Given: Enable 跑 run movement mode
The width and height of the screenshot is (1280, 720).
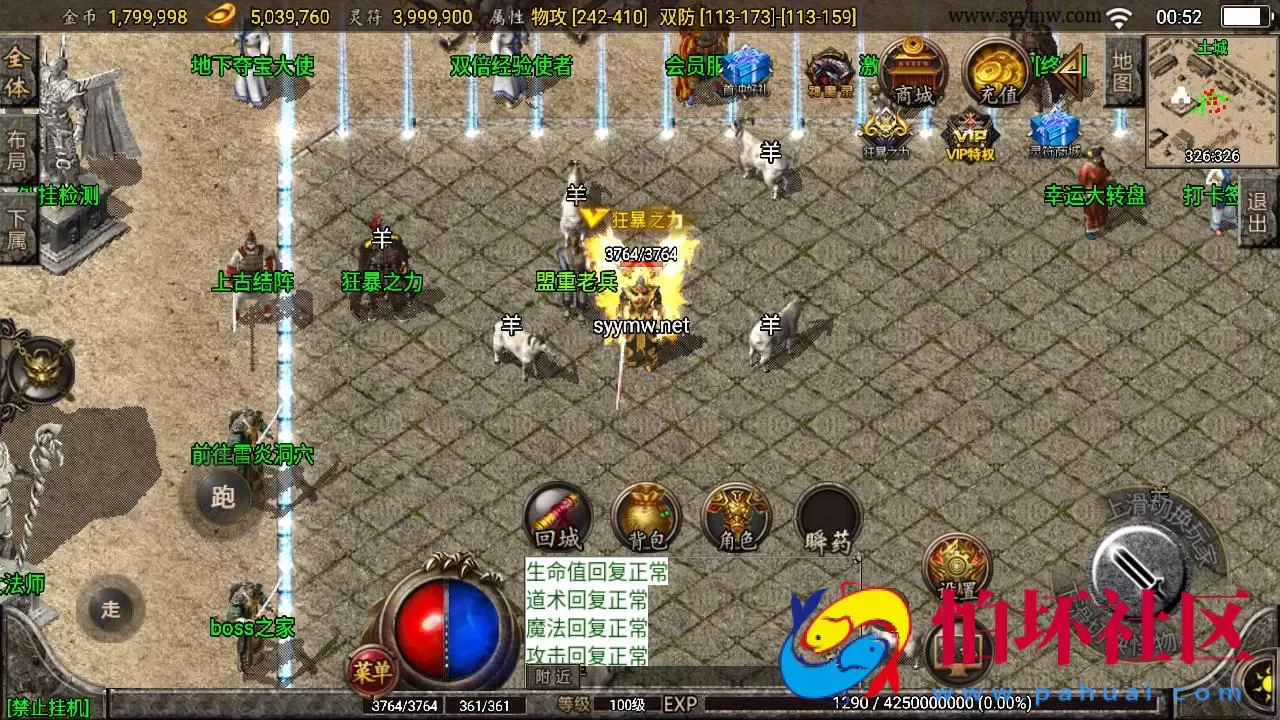Looking at the screenshot, I should coord(222,497).
